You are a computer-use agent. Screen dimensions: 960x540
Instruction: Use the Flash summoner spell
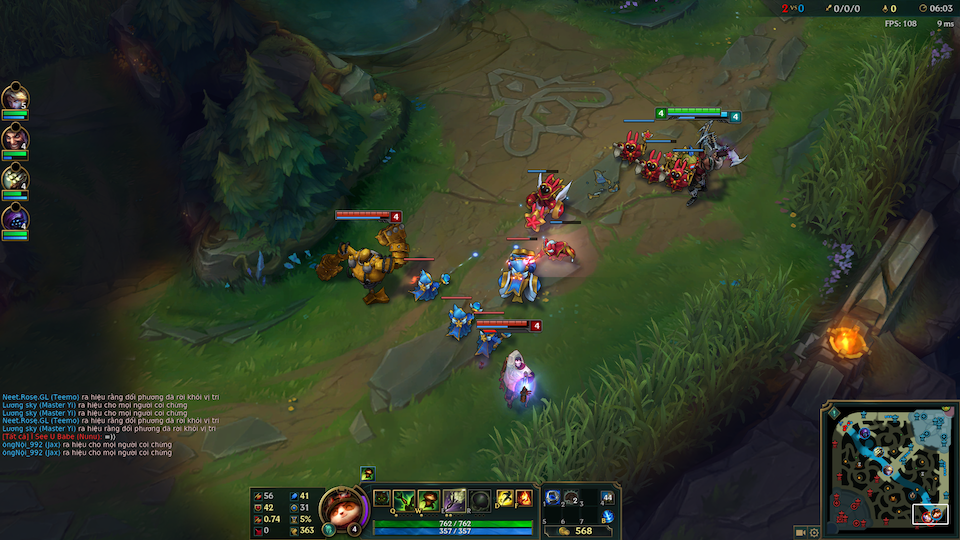[503, 499]
